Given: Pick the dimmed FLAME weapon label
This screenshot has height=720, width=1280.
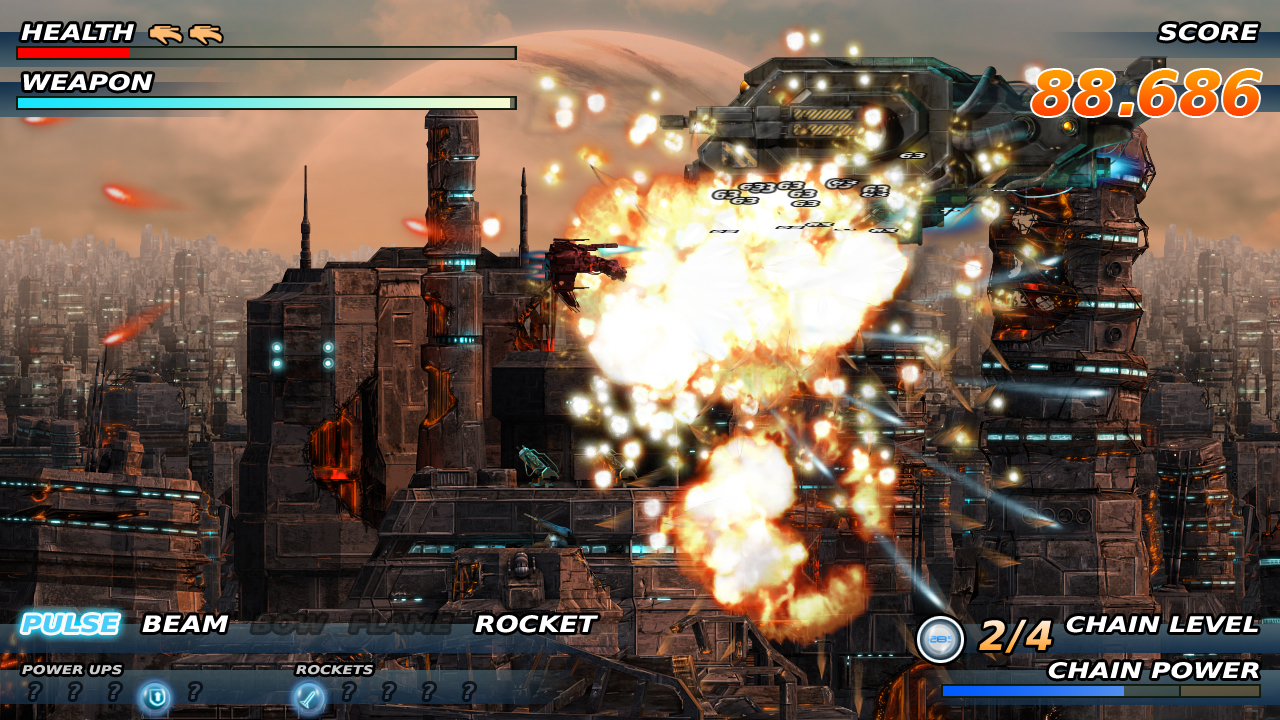Looking at the screenshot, I should [x=399, y=625].
